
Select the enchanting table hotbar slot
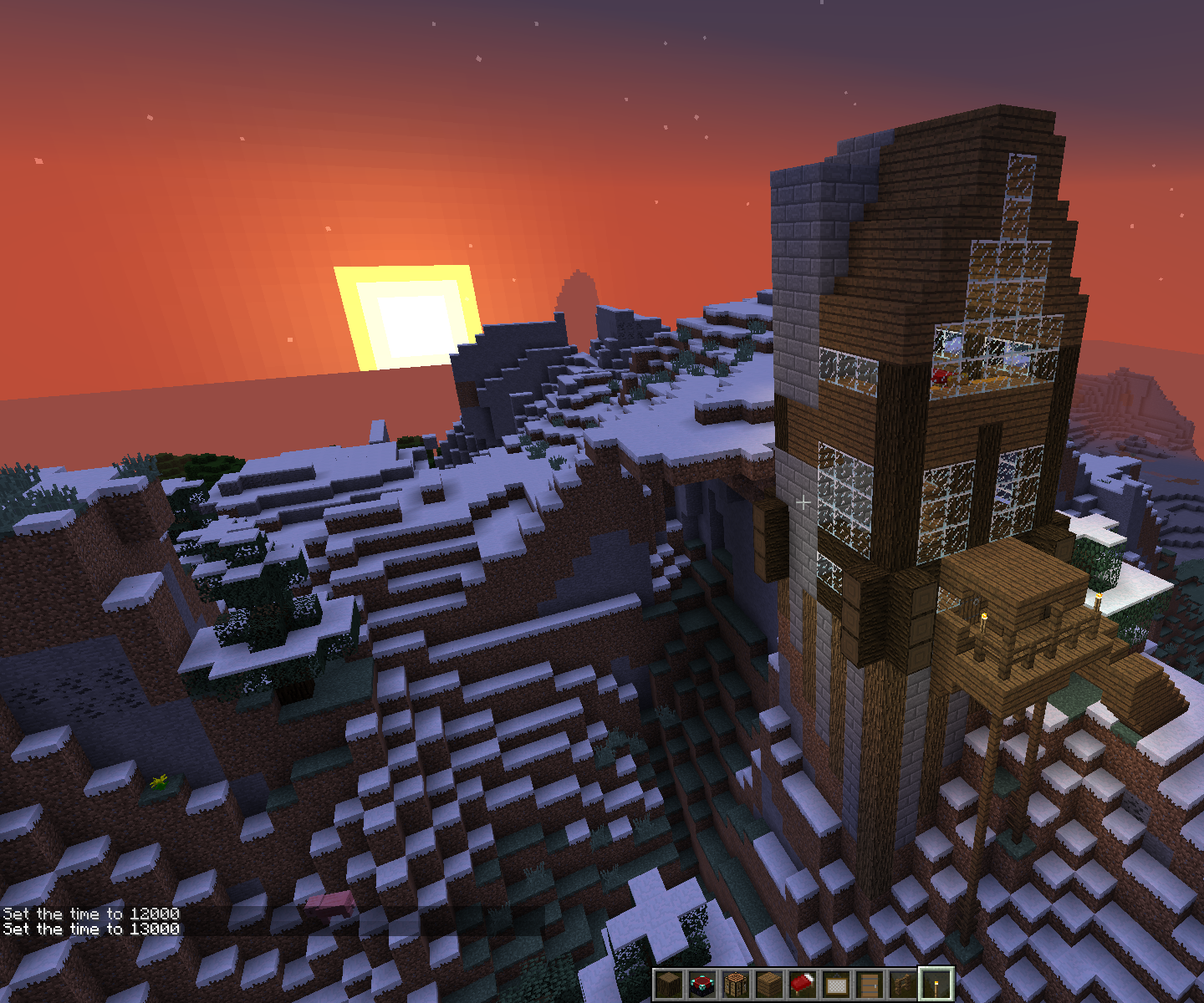tap(702, 985)
